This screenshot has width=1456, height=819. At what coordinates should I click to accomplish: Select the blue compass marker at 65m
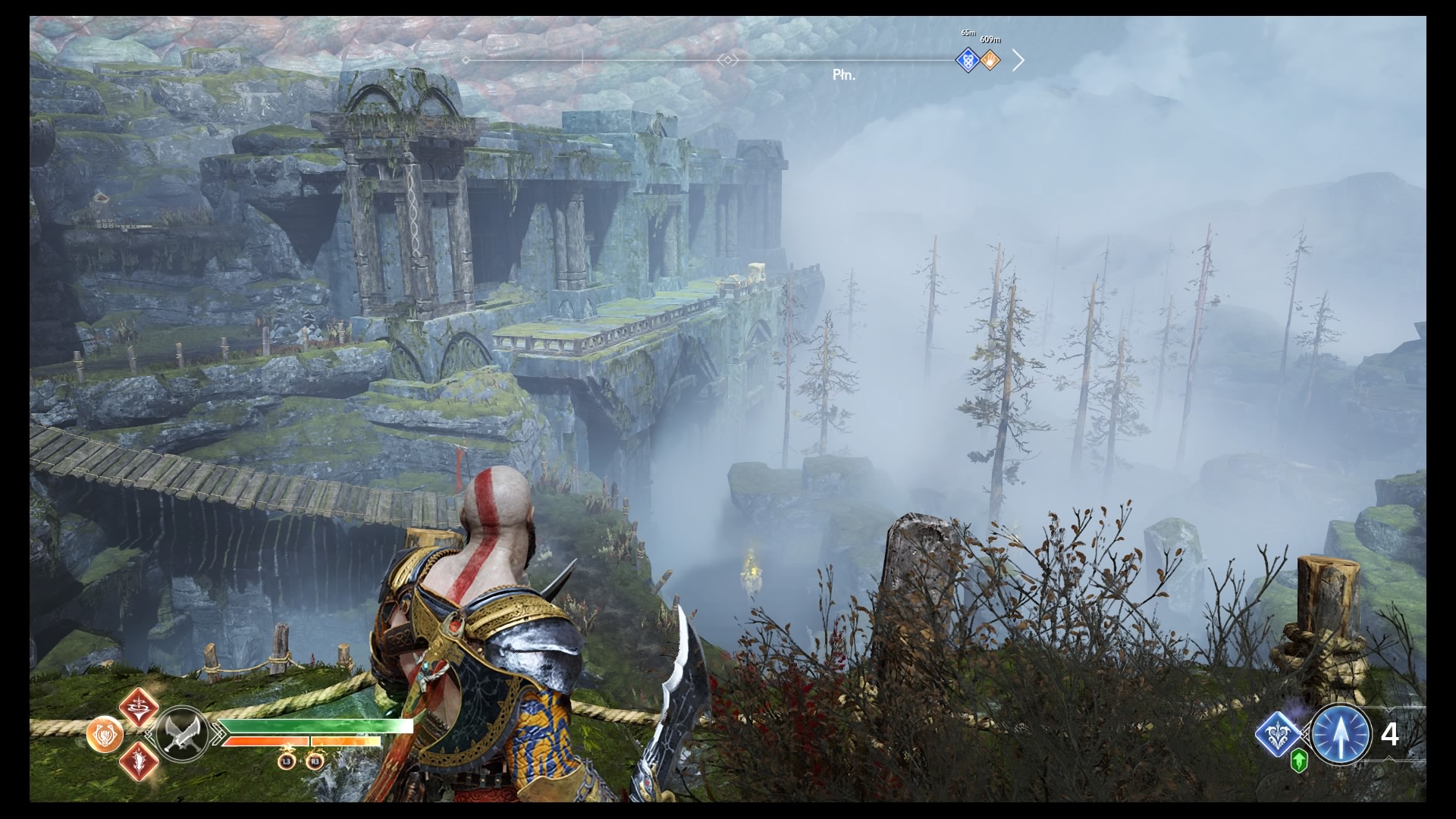[x=968, y=59]
